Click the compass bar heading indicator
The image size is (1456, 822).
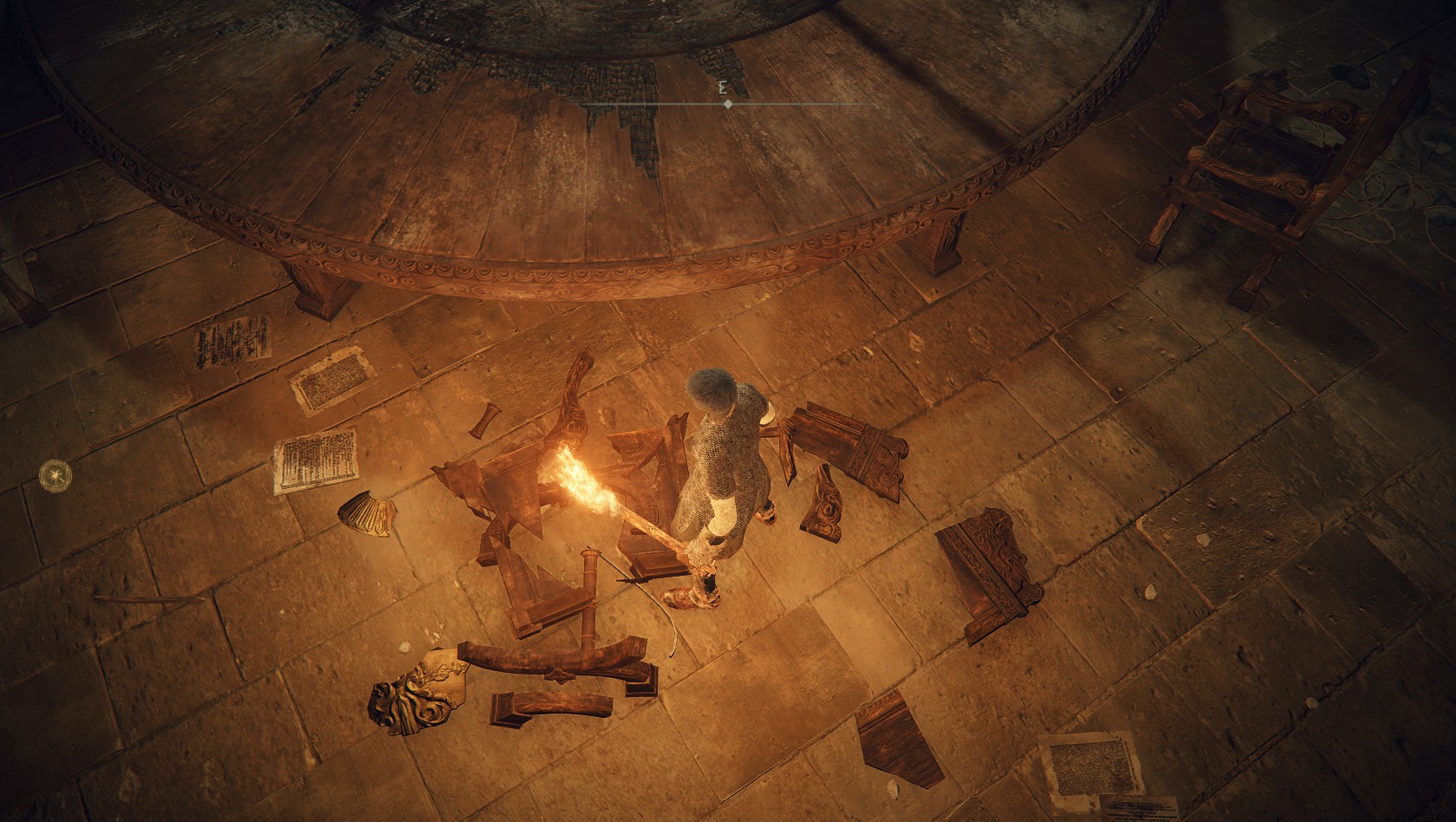(728, 104)
